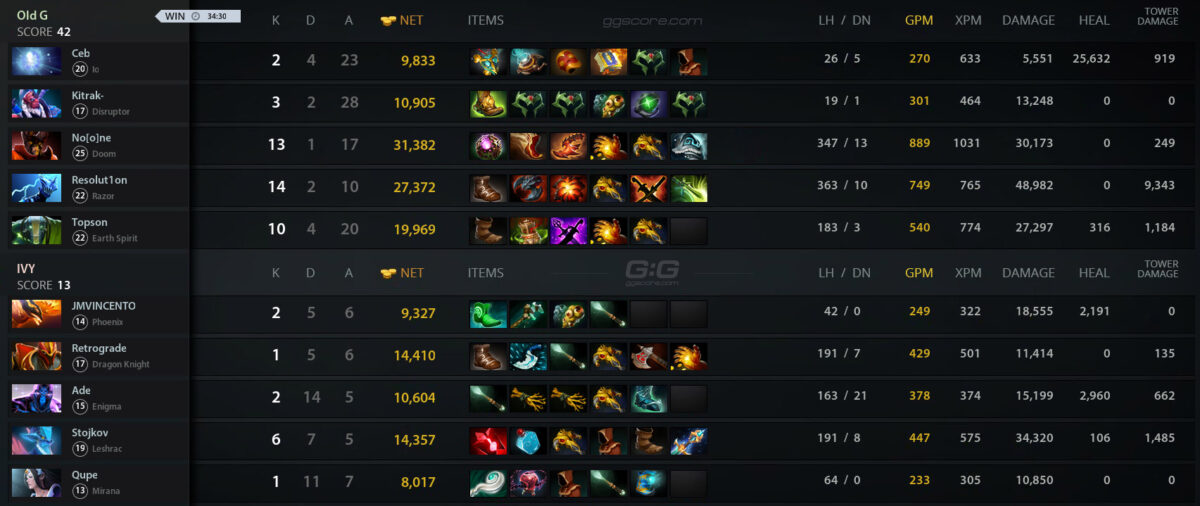Click JMVINCENTO's Phoenix portrait
The image size is (1200, 506).
point(36,314)
